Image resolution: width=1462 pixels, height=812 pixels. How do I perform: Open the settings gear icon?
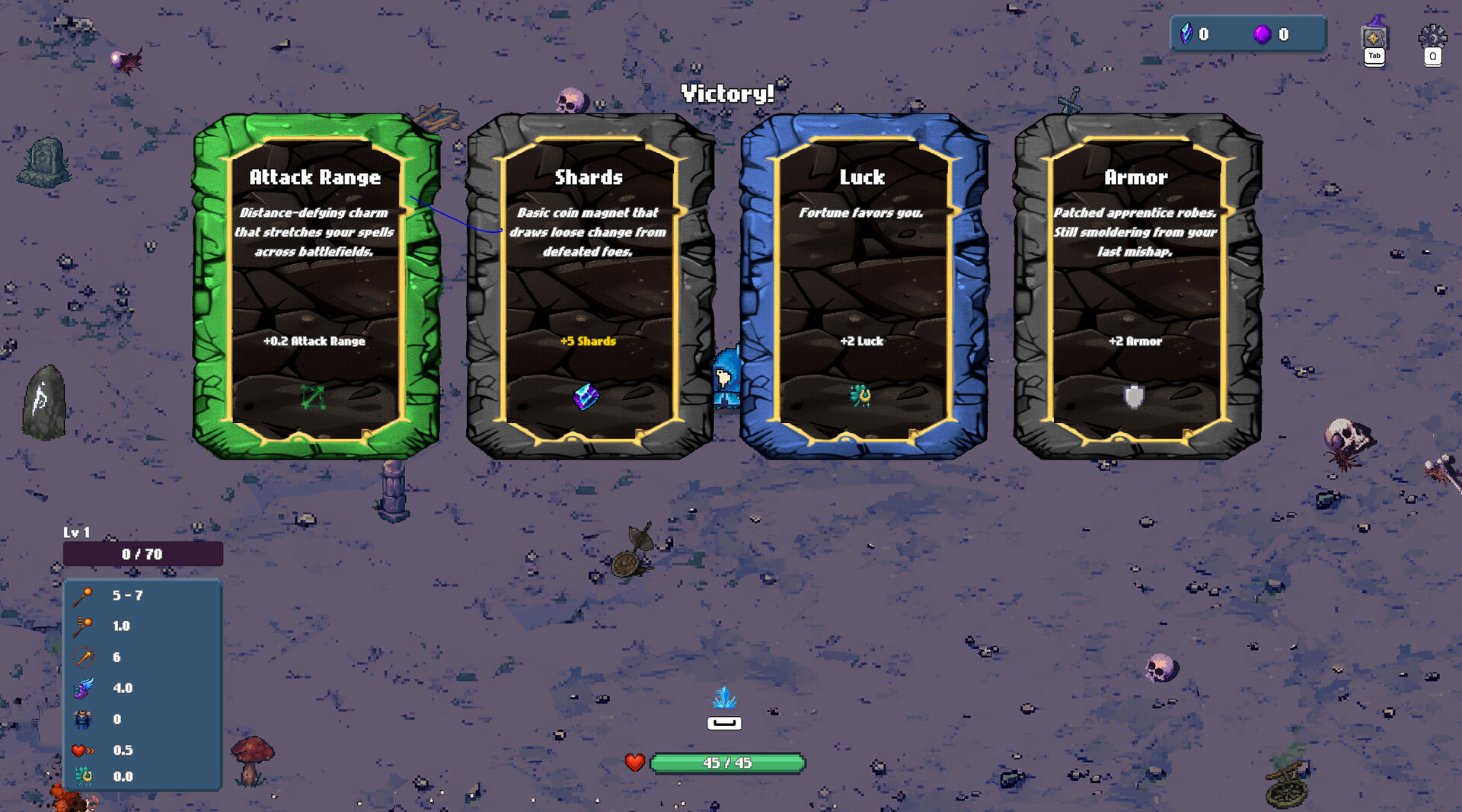pyautogui.click(x=1432, y=37)
